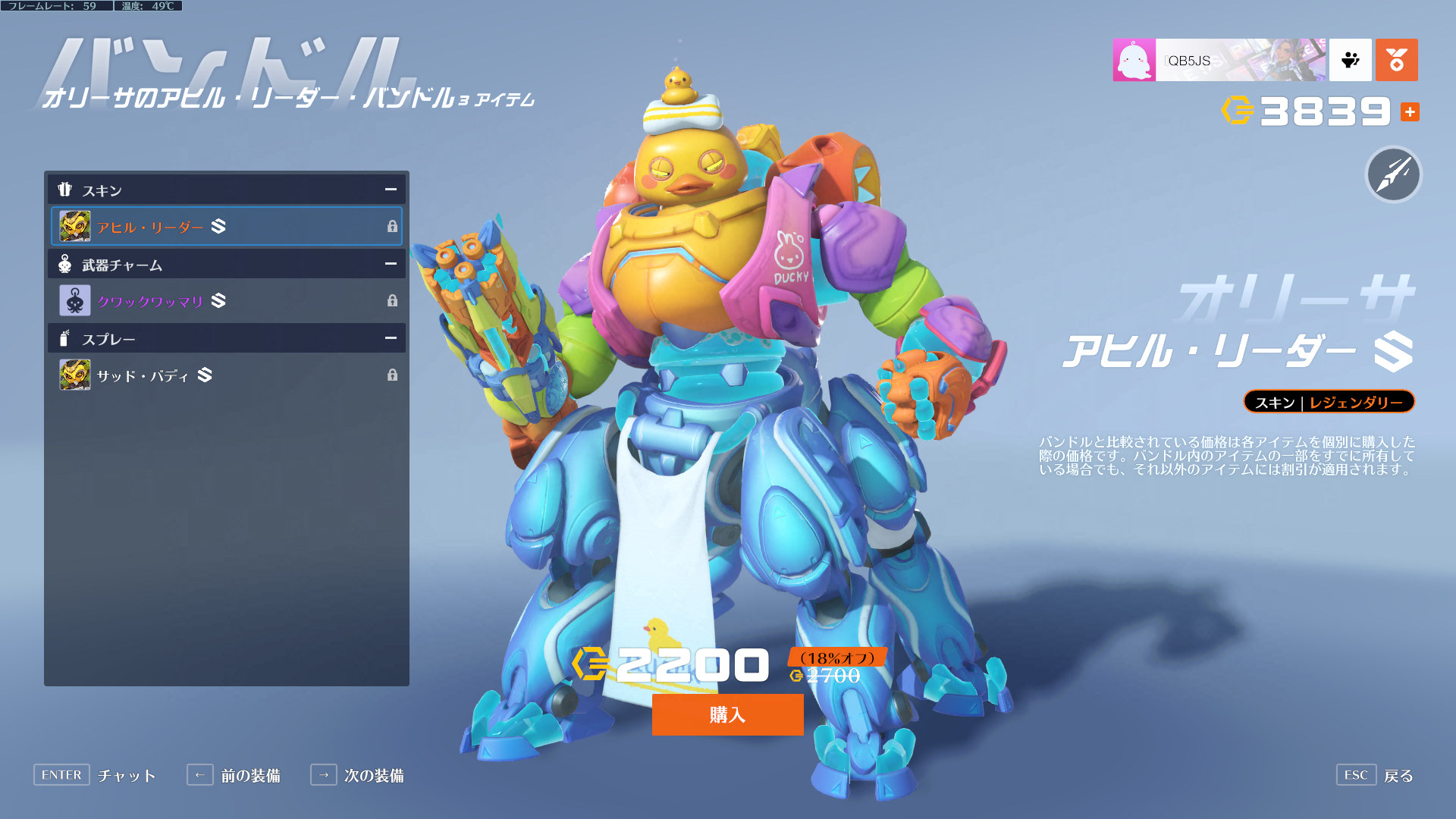Click the orange medal icon button
Image resolution: width=1456 pixels, height=819 pixels.
1396,60
